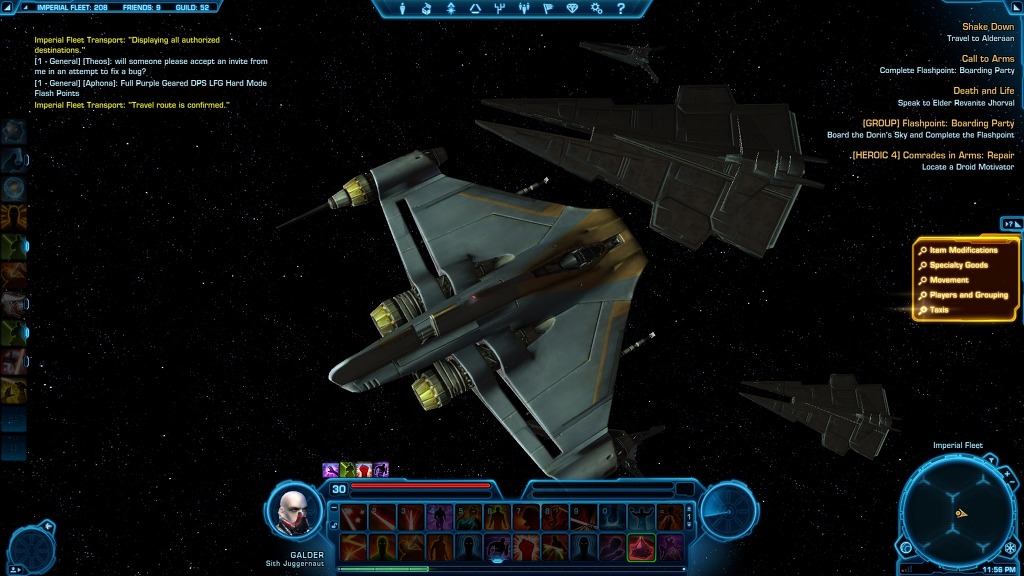Show the Movement tutorial topic
Screen dimensions: 1024x576
949,280
